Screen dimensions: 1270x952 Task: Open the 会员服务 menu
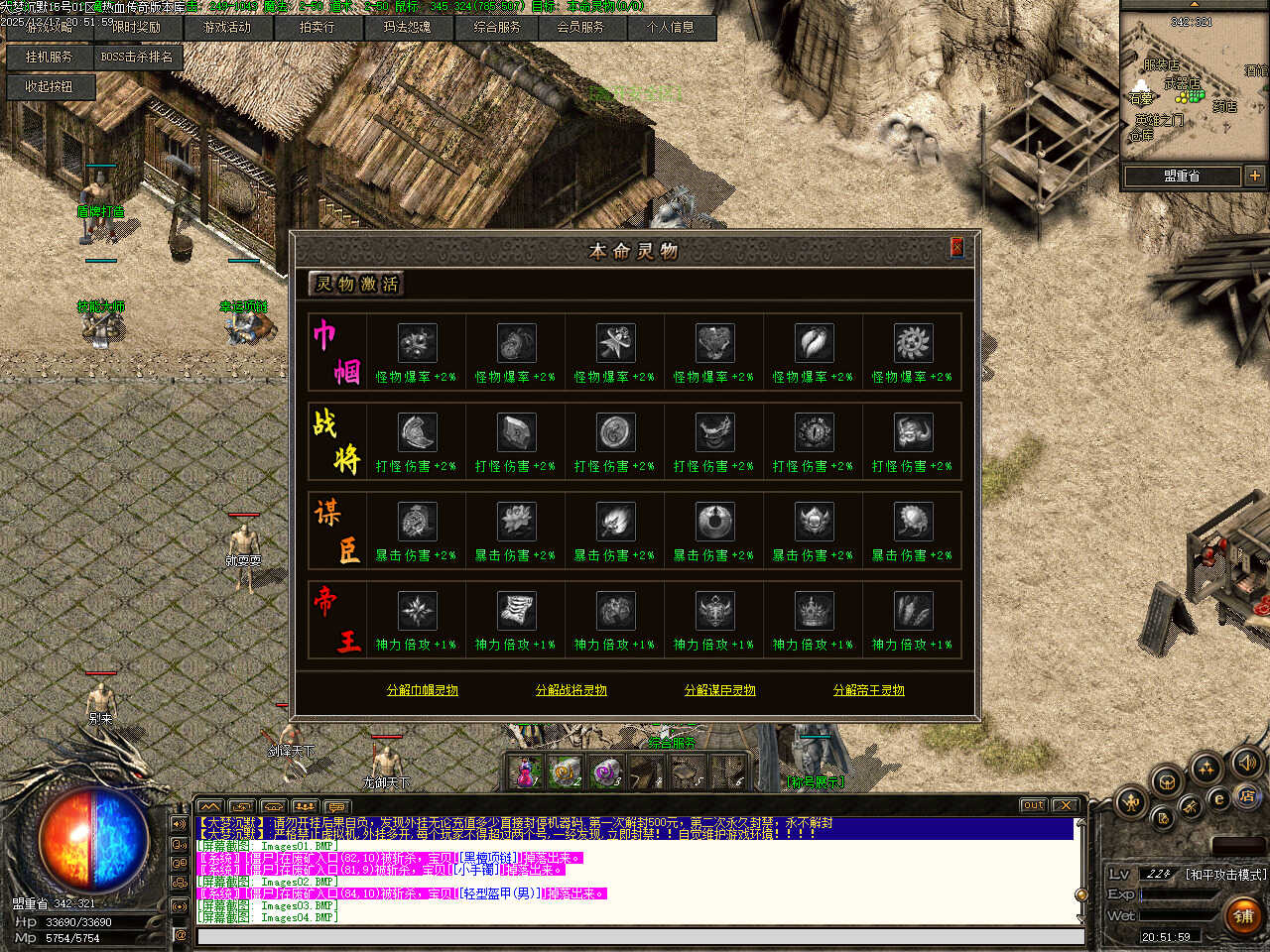click(x=580, y=28)
